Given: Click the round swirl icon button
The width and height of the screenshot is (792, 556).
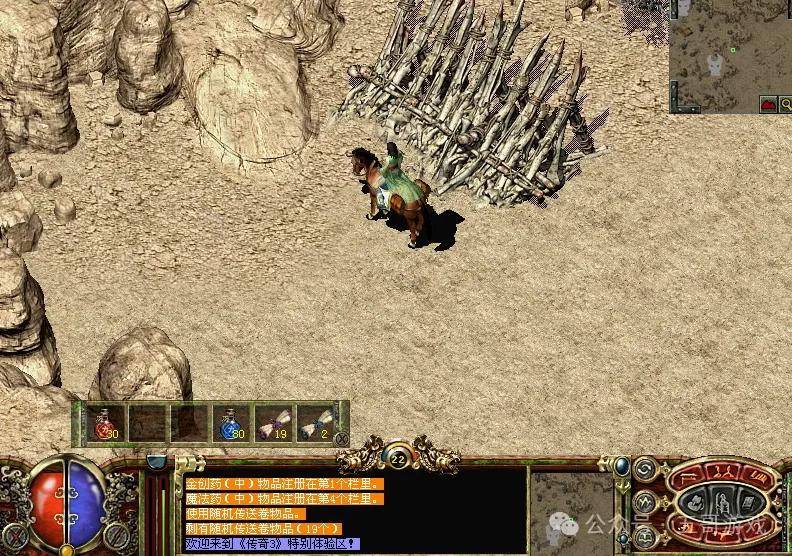Looking at the screenshot, I should (x=645, y=469).
